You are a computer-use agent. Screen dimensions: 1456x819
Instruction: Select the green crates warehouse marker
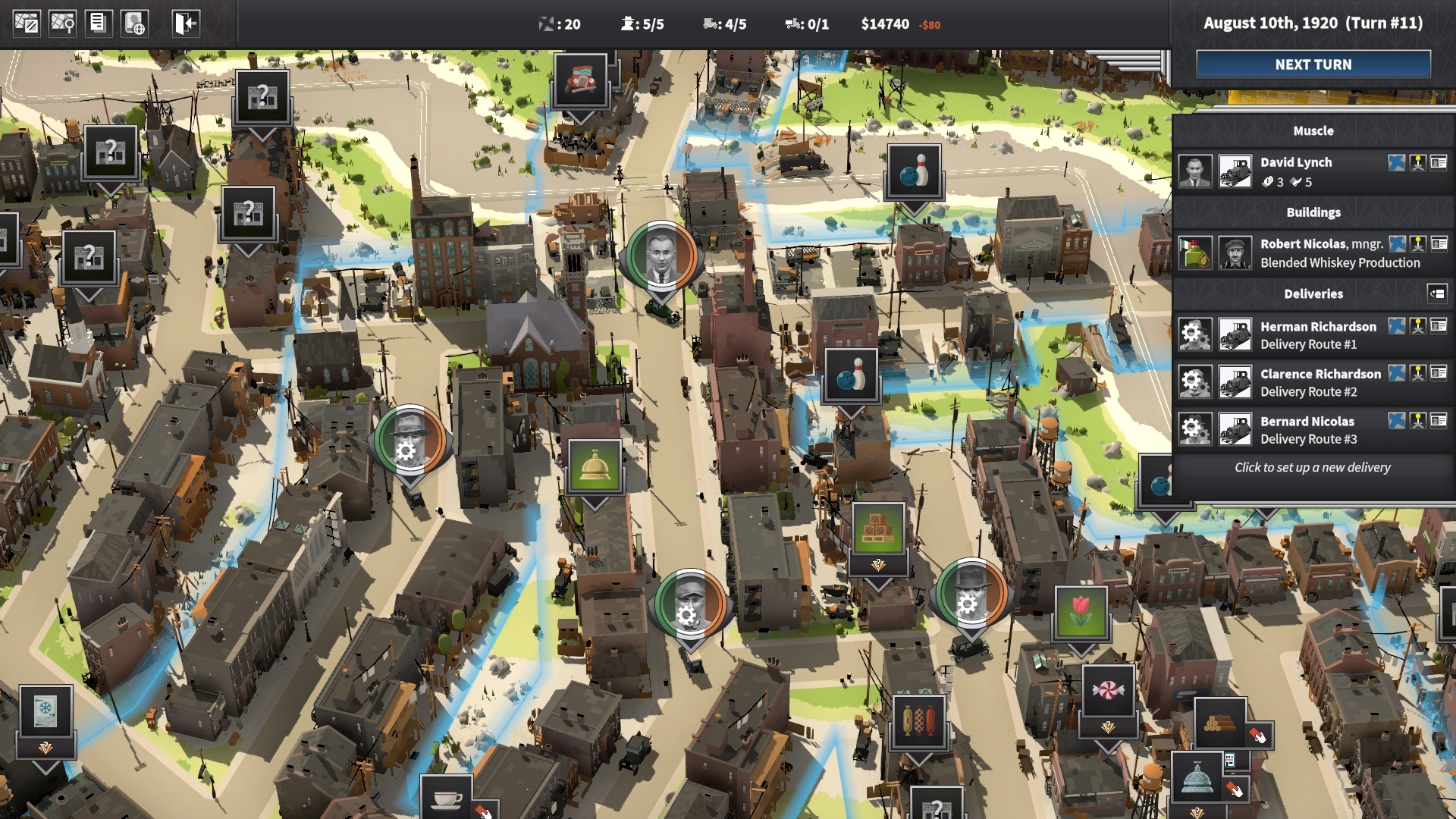878,529
